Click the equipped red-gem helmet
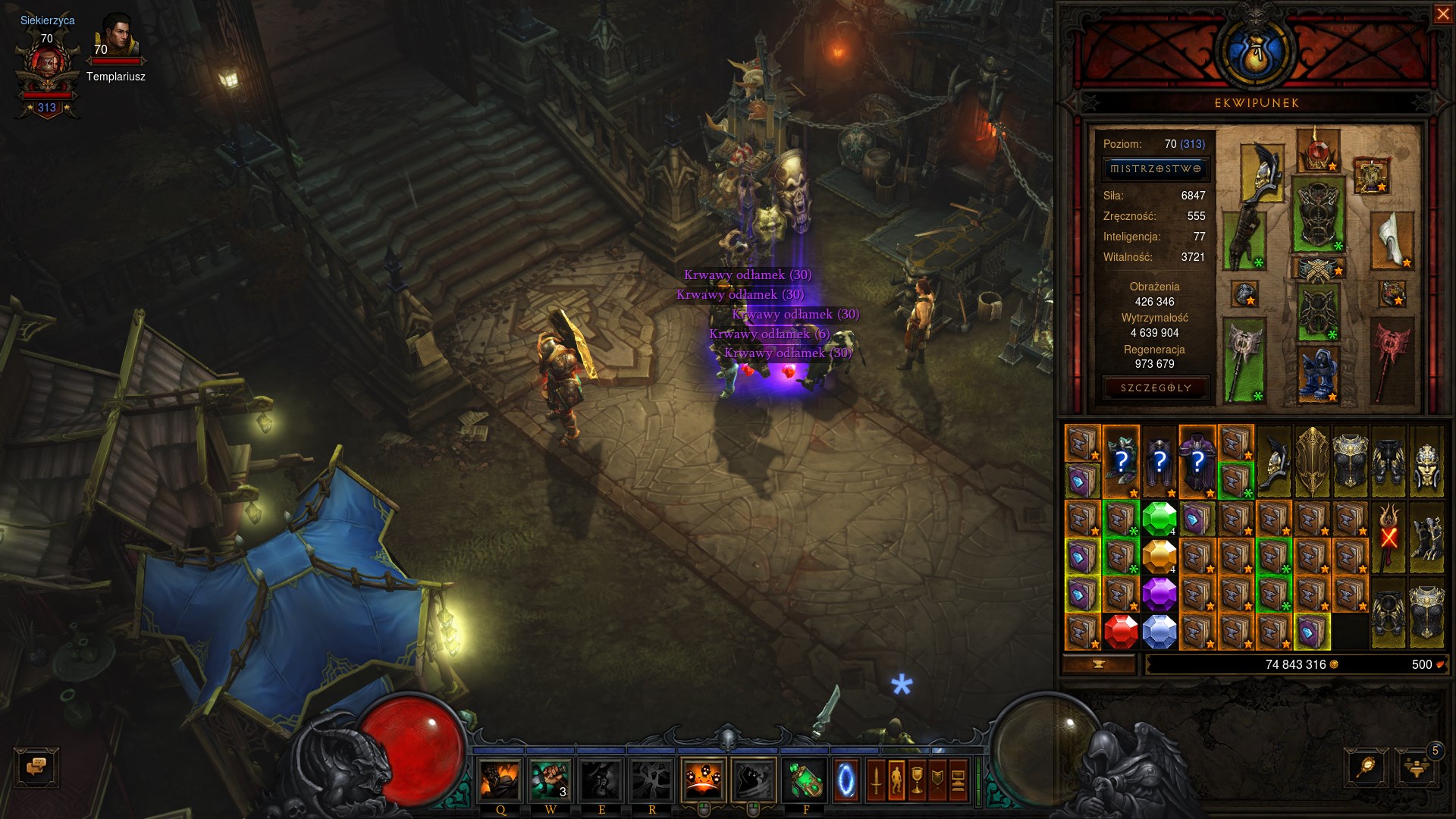This screenshot has height=819, width=1456. click(1318, 150)
